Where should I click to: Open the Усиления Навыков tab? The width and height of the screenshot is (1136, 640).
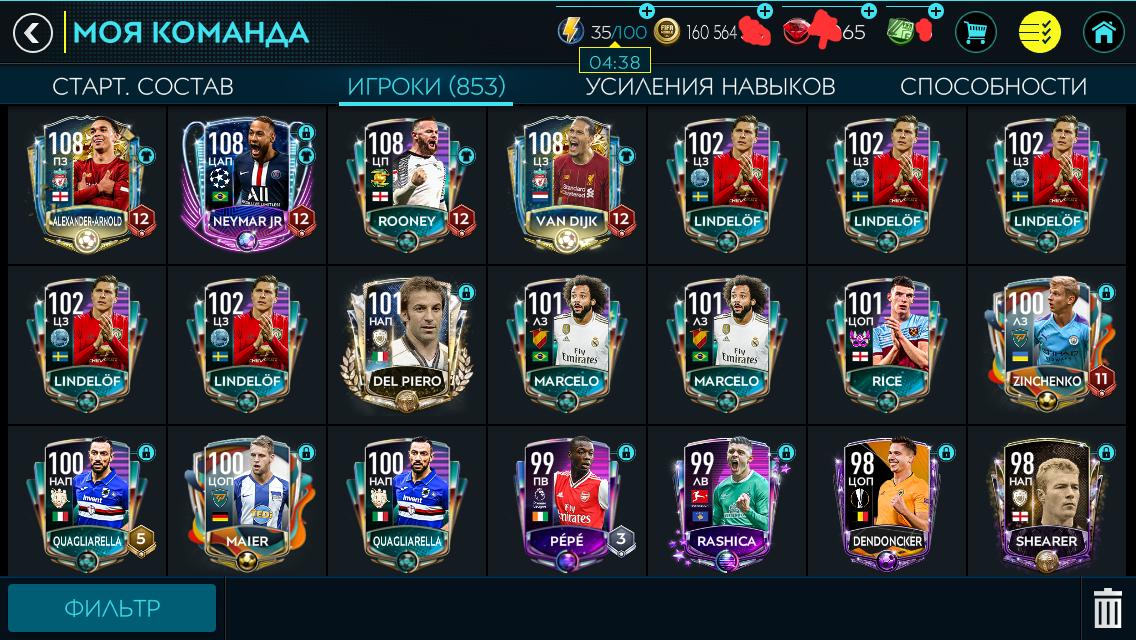click(x=710, y=86)
